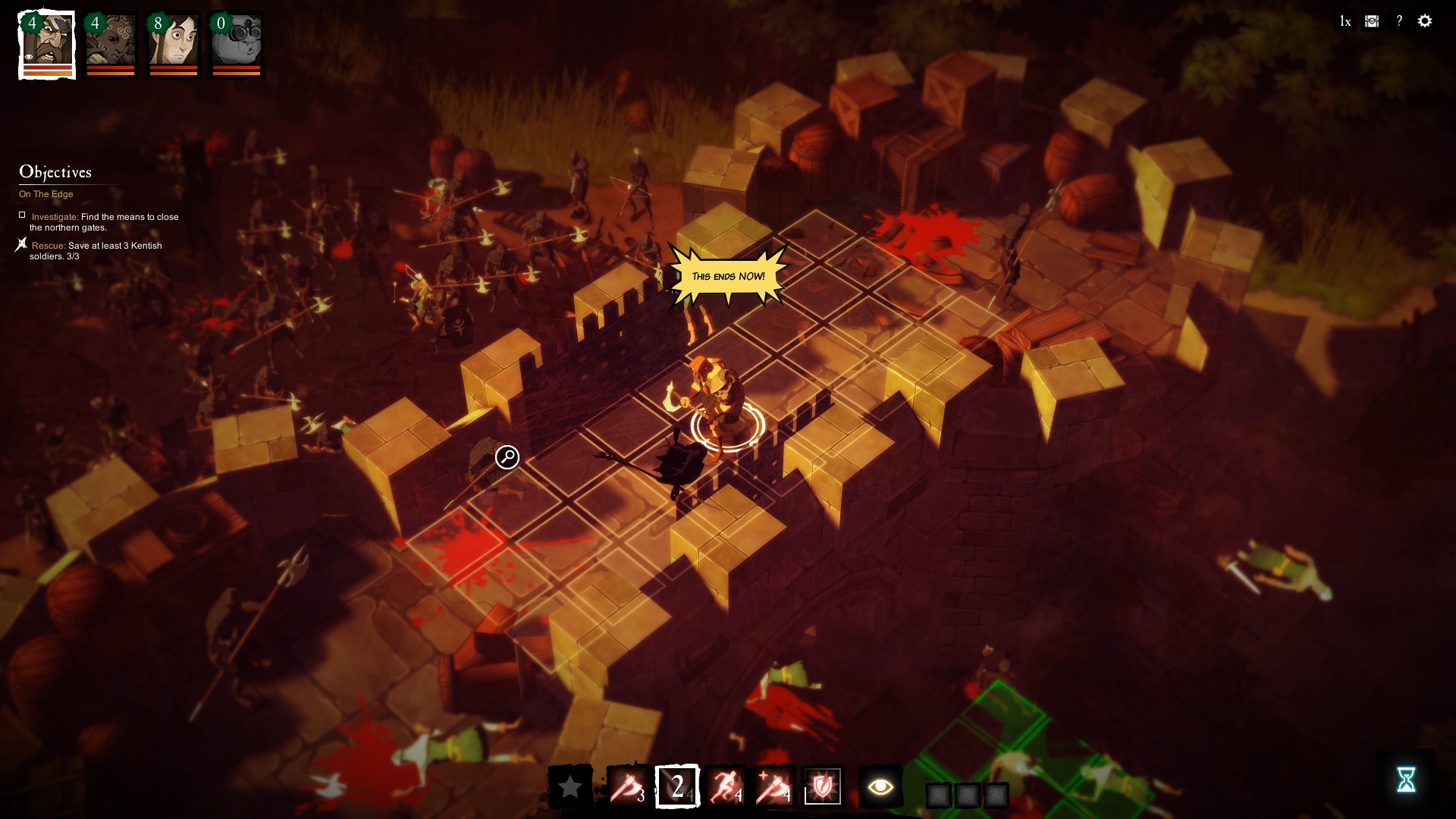This screenshot has width=1456, height=819.
Task: Click the star ability slot
Action: click(570, 786)
